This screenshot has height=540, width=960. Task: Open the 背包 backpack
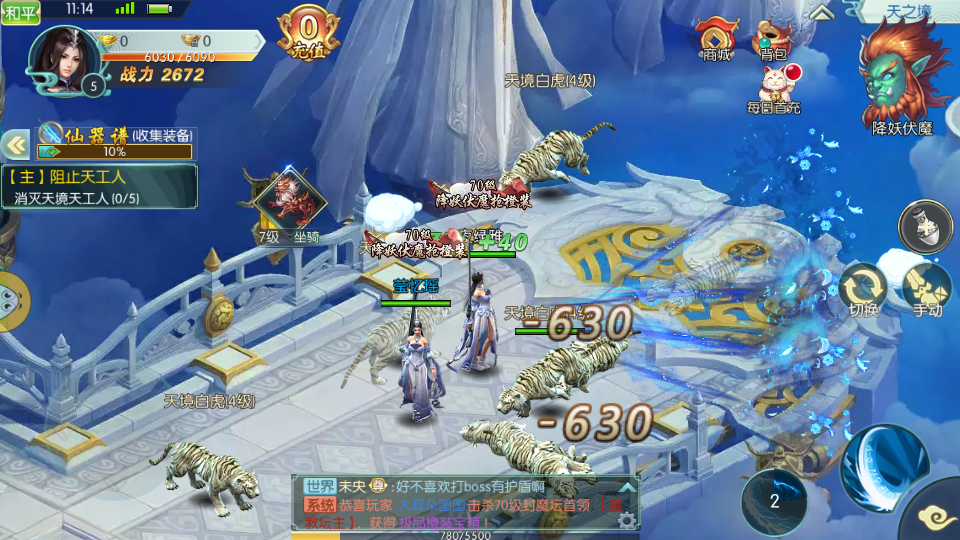coord(772,40)
